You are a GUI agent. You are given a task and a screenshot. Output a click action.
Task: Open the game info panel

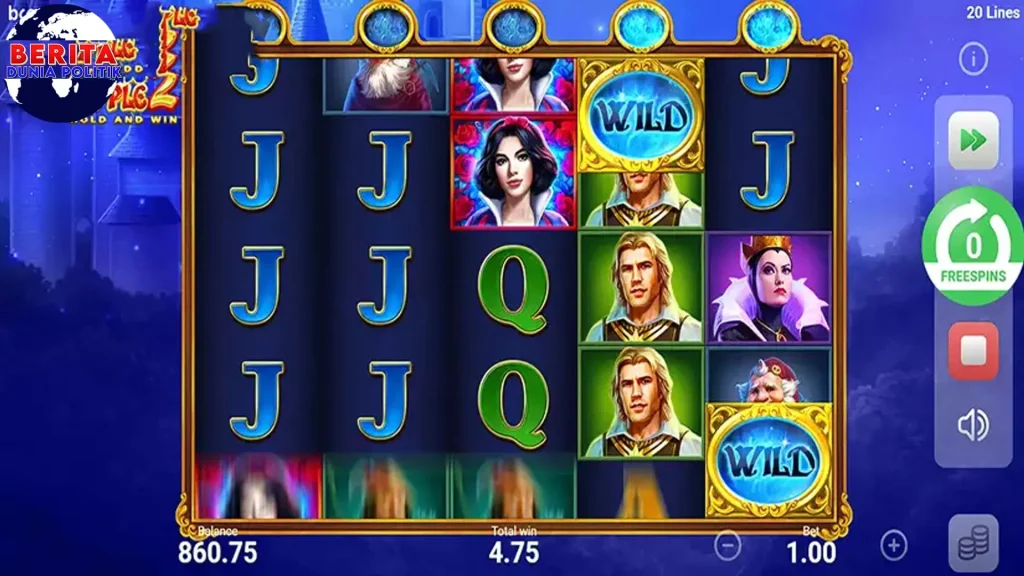(x=973, y=60)
